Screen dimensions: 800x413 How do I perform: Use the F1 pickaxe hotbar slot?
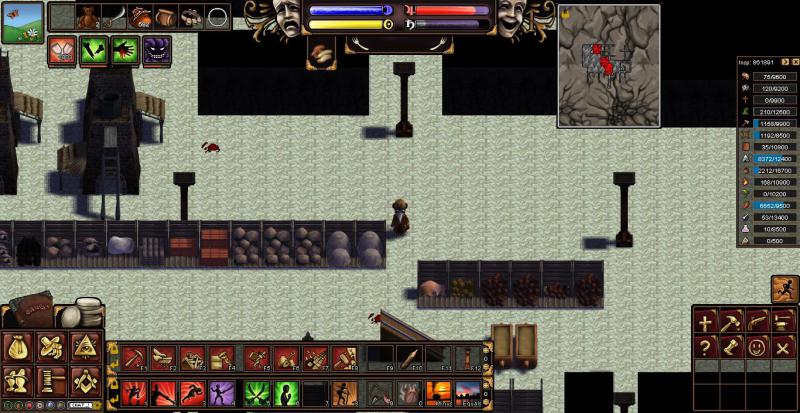135,357
